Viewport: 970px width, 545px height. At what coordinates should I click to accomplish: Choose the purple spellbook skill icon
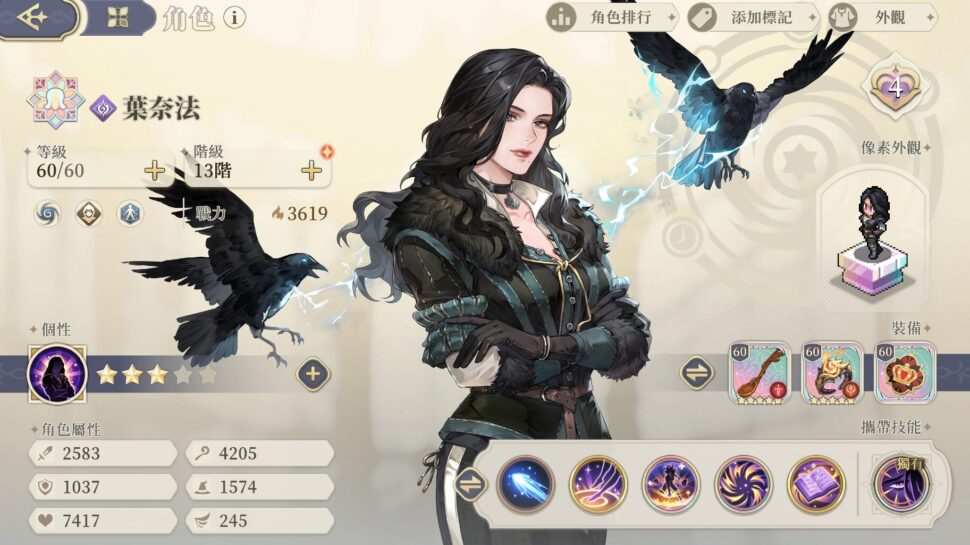coord(816,484)
